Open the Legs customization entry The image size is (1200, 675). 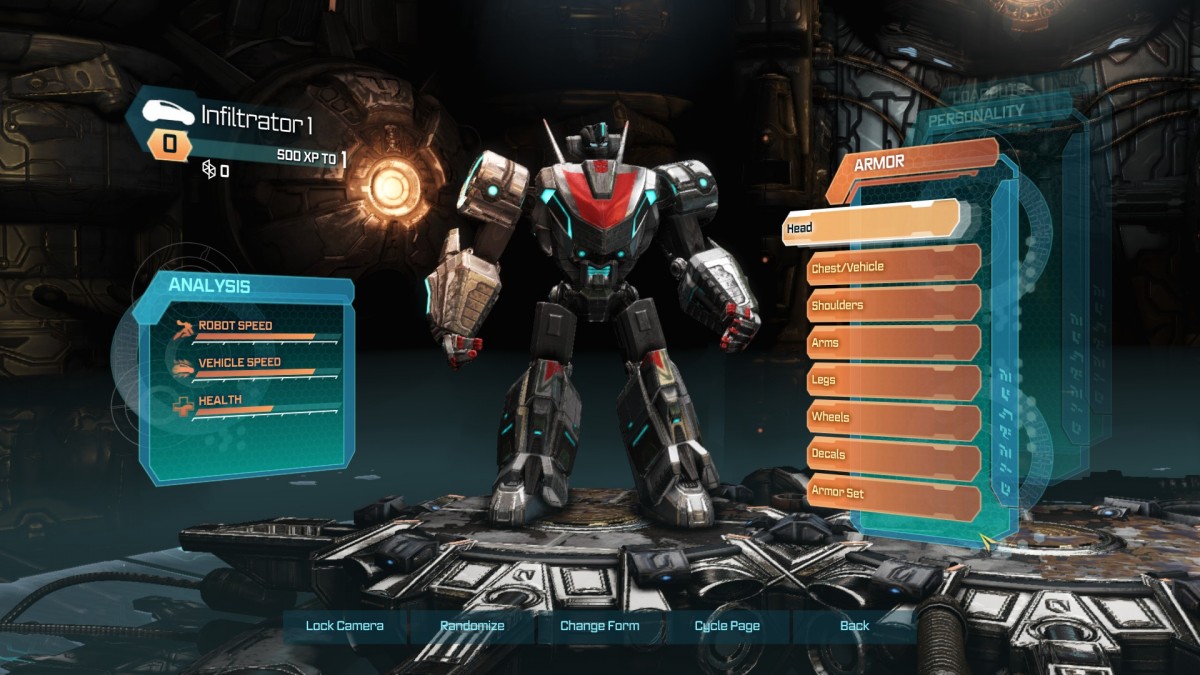point(893,380)
